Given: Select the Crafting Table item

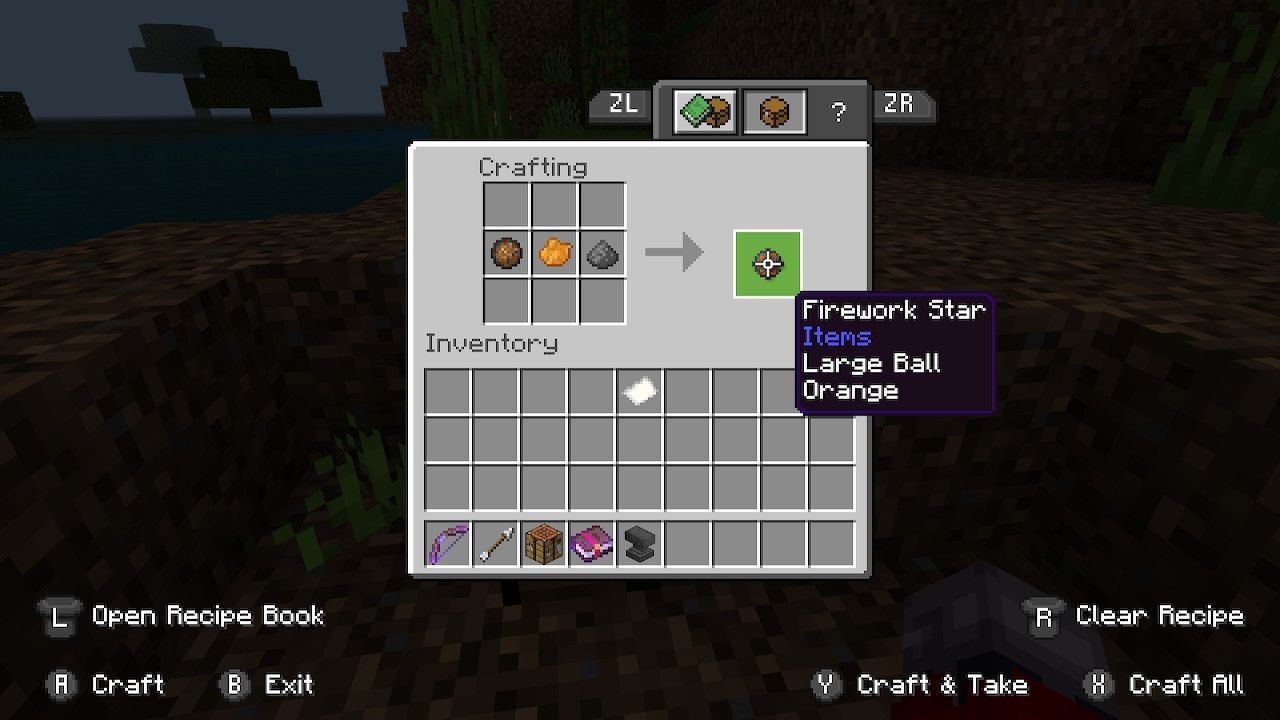Looking at the screenshot, I should click(542, 543).
